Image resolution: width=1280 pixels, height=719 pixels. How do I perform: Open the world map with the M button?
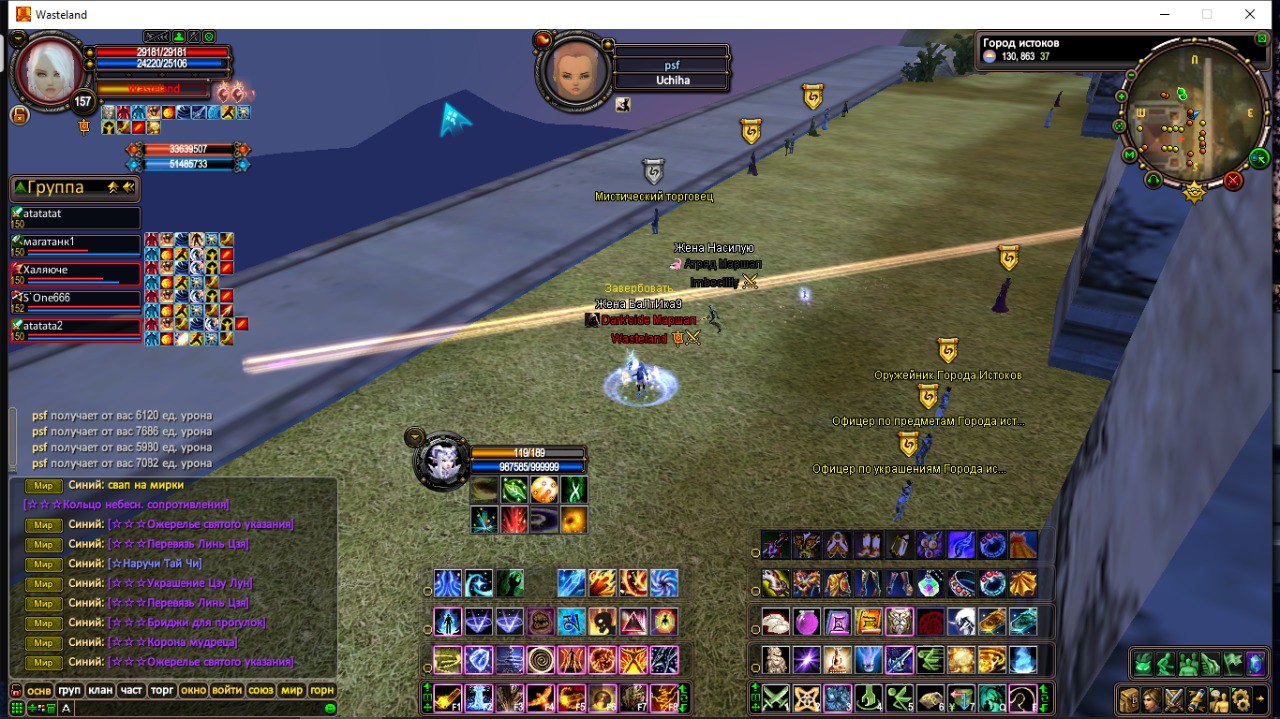coord(1130,156)
